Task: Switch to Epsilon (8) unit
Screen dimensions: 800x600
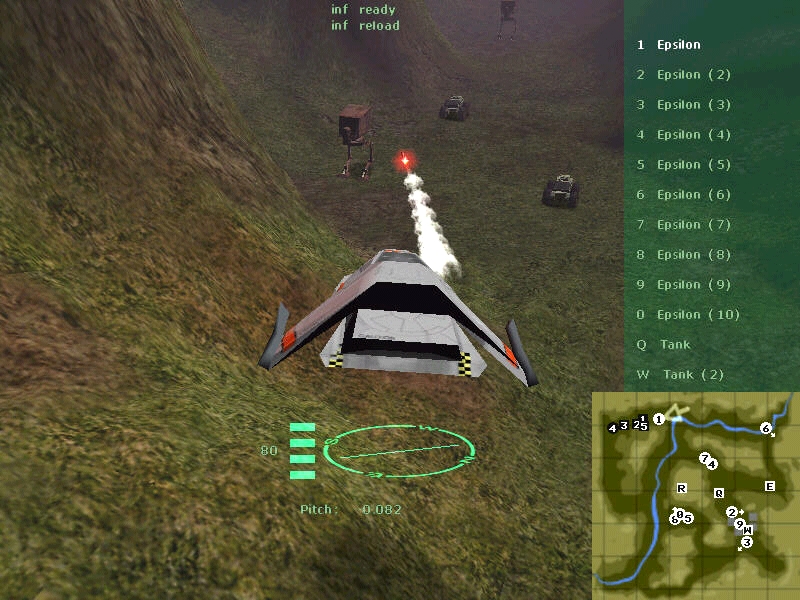Action: click(x=693, y=255)
